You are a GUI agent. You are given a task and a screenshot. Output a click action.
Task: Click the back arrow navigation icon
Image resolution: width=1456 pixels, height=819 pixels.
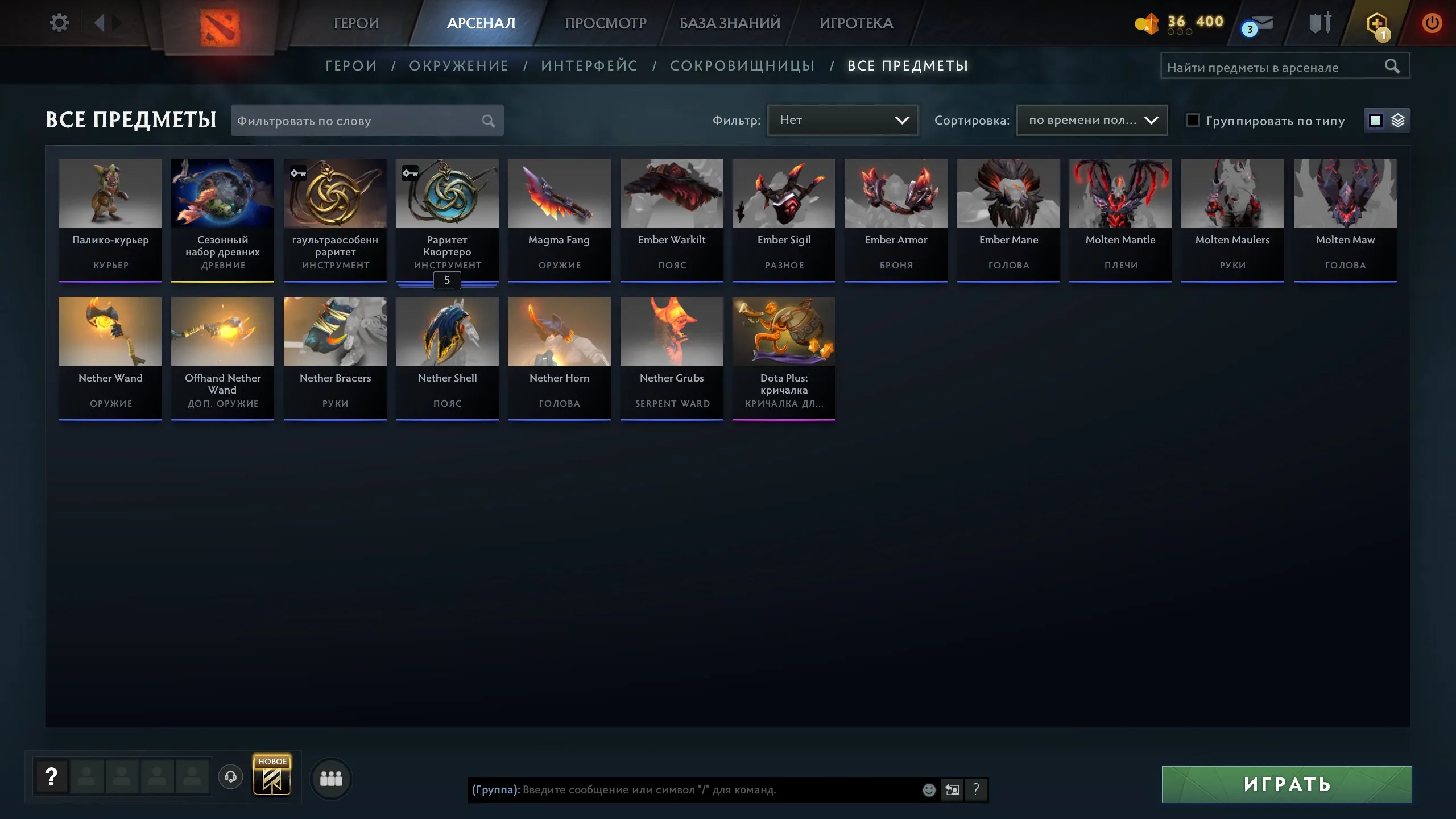[101, 23]
